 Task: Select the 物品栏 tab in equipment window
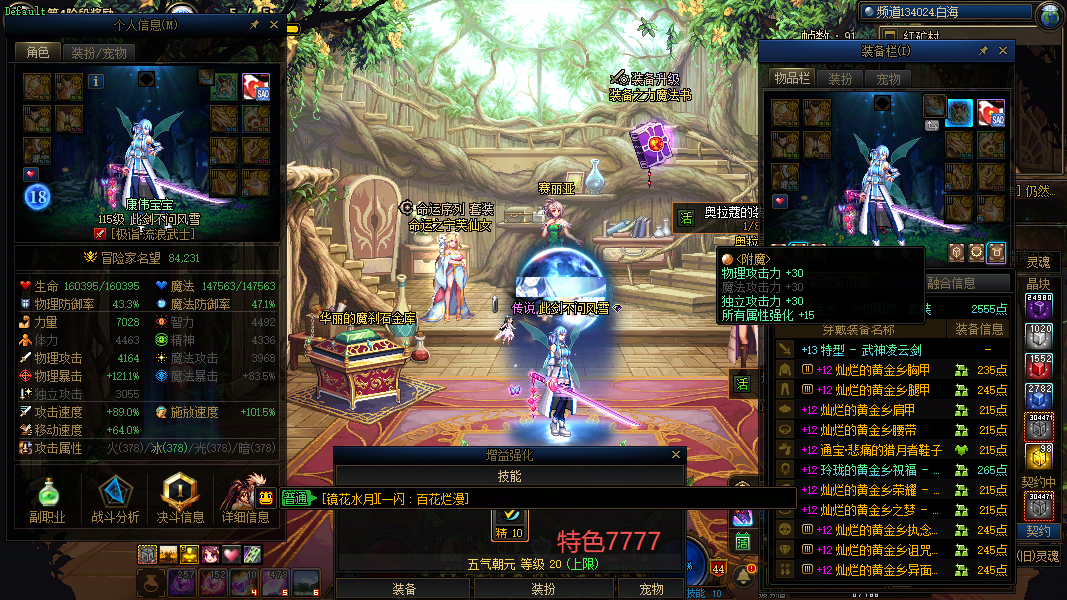[791, 79]
